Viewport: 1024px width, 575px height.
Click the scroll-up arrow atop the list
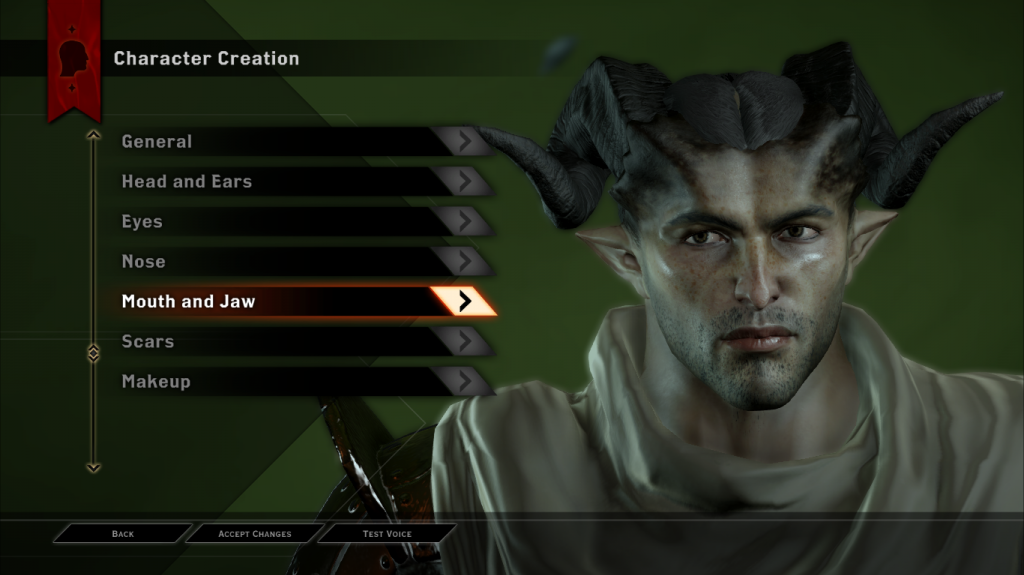tap(93, 134)
